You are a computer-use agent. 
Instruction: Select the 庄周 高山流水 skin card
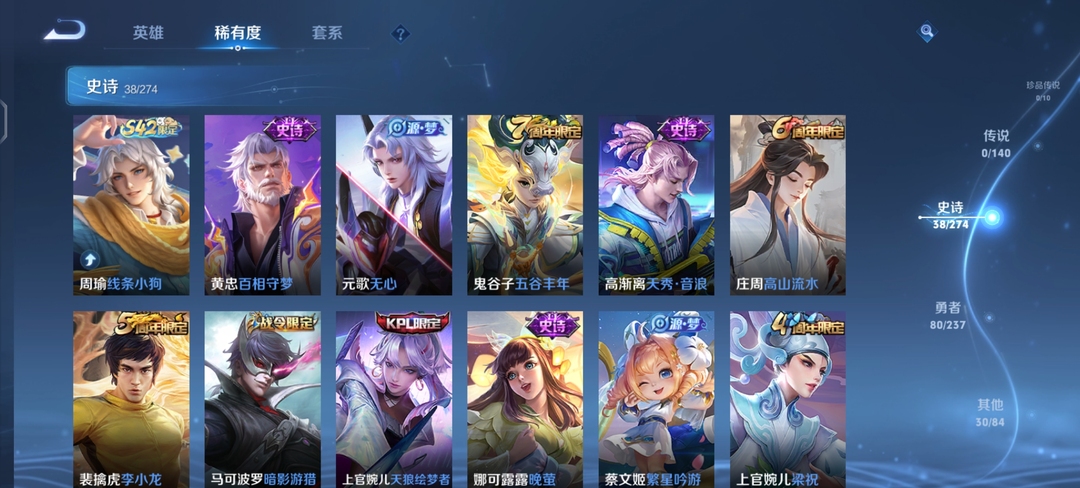(787, 205)
